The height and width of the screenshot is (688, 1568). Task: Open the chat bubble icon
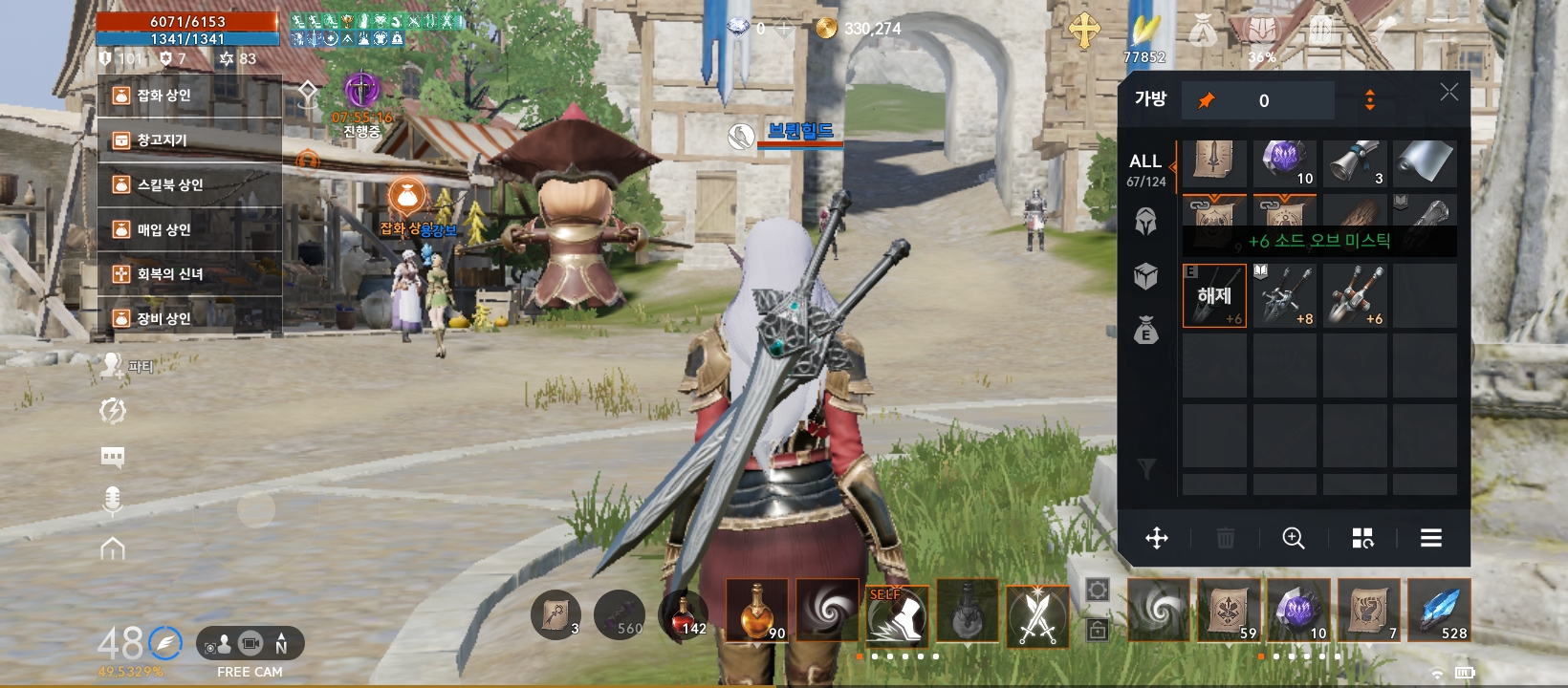tap(114, 457)
